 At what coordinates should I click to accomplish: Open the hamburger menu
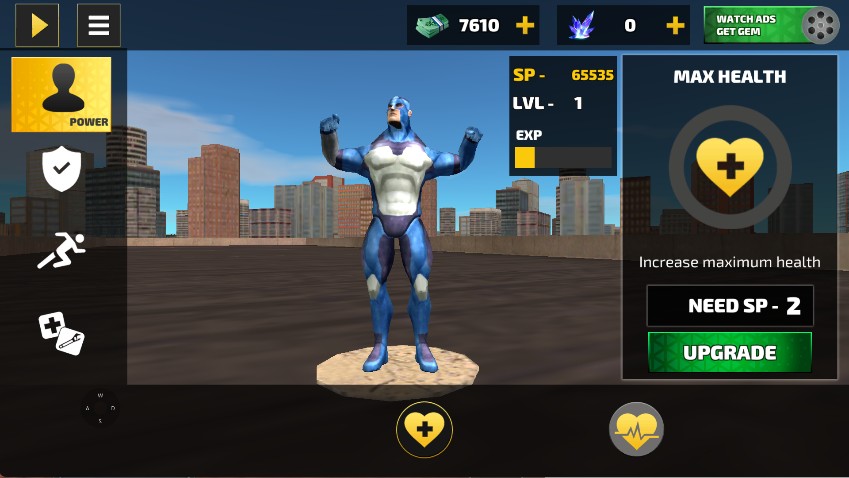98,25
